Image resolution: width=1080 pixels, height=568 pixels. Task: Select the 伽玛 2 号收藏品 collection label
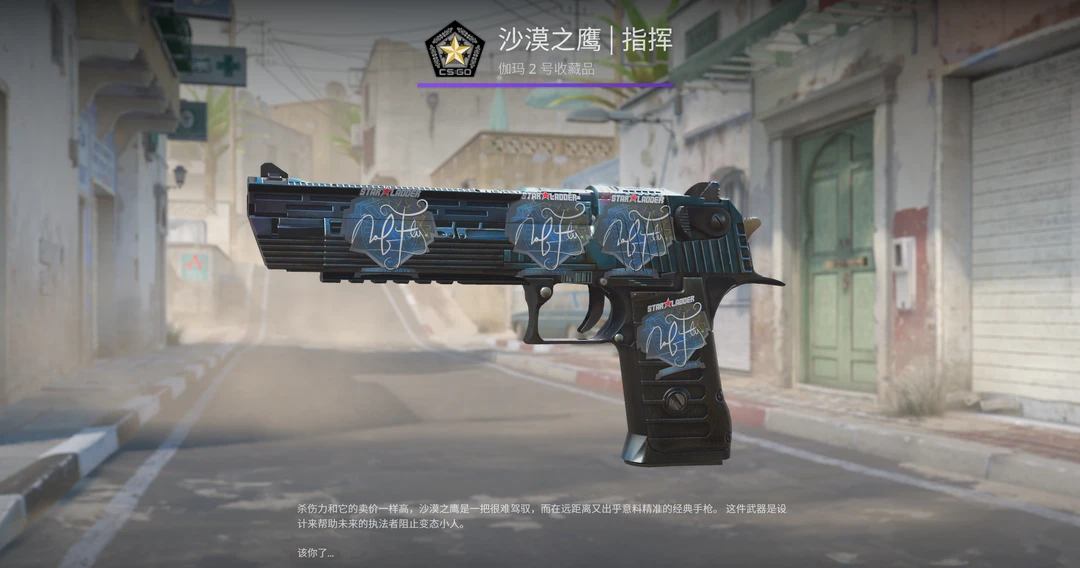tap(546, 68)
